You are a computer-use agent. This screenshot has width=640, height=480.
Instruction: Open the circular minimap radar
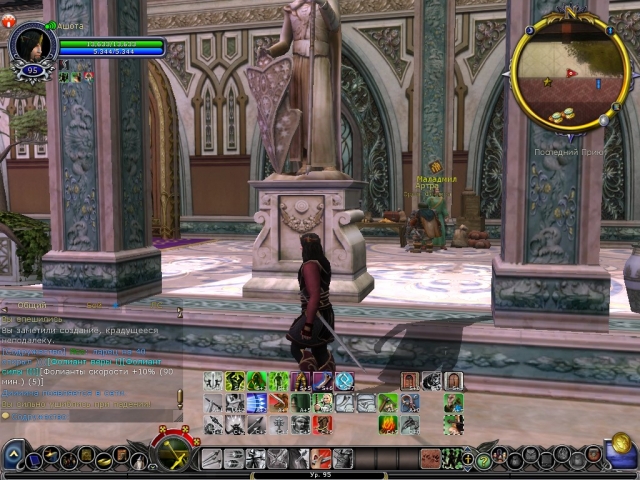[570, 72]
